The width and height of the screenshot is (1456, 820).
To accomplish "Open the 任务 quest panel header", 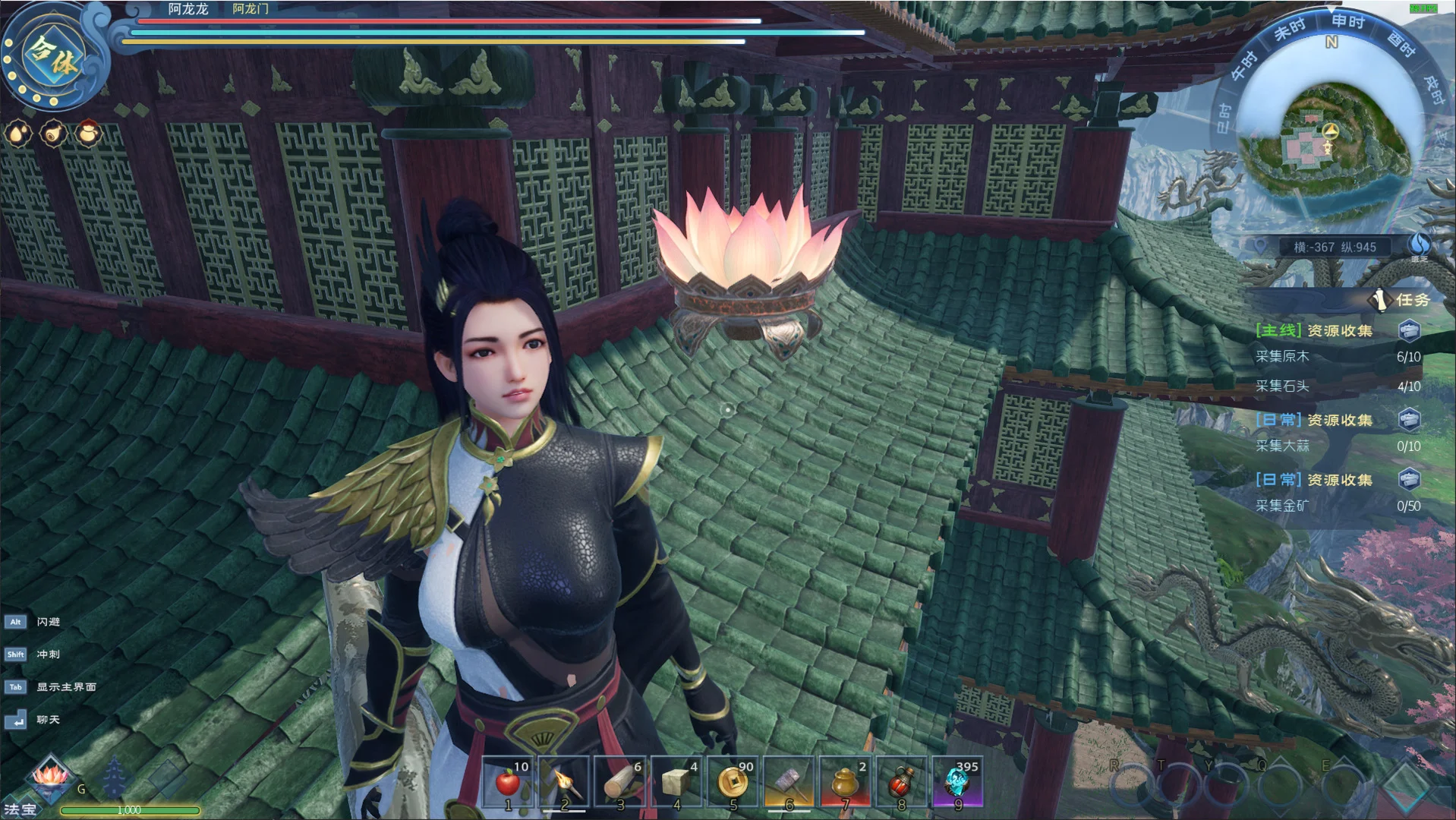I will coord(1403,300).
